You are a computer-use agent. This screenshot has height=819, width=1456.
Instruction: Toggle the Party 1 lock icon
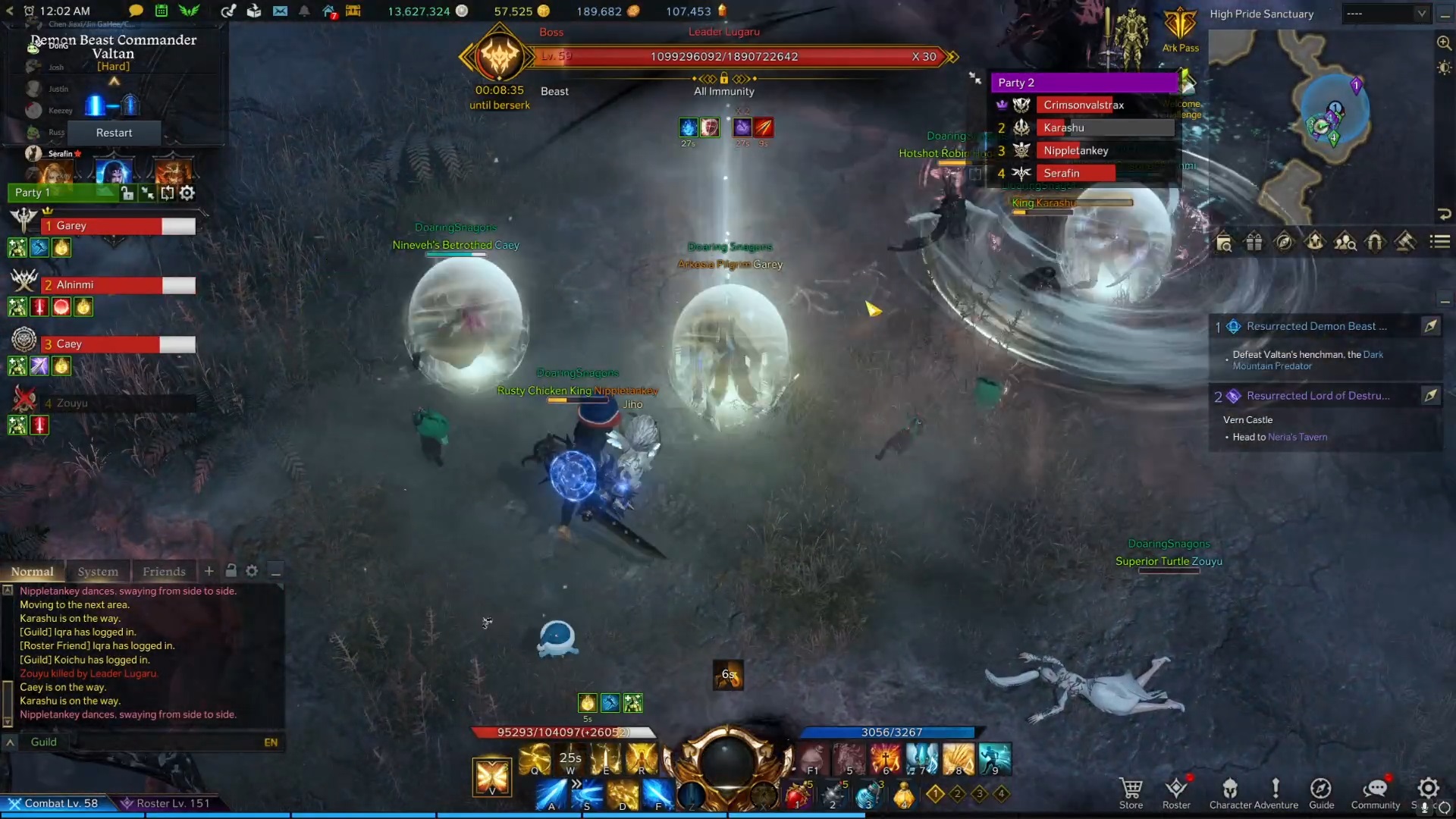click(x=127, y=193)
